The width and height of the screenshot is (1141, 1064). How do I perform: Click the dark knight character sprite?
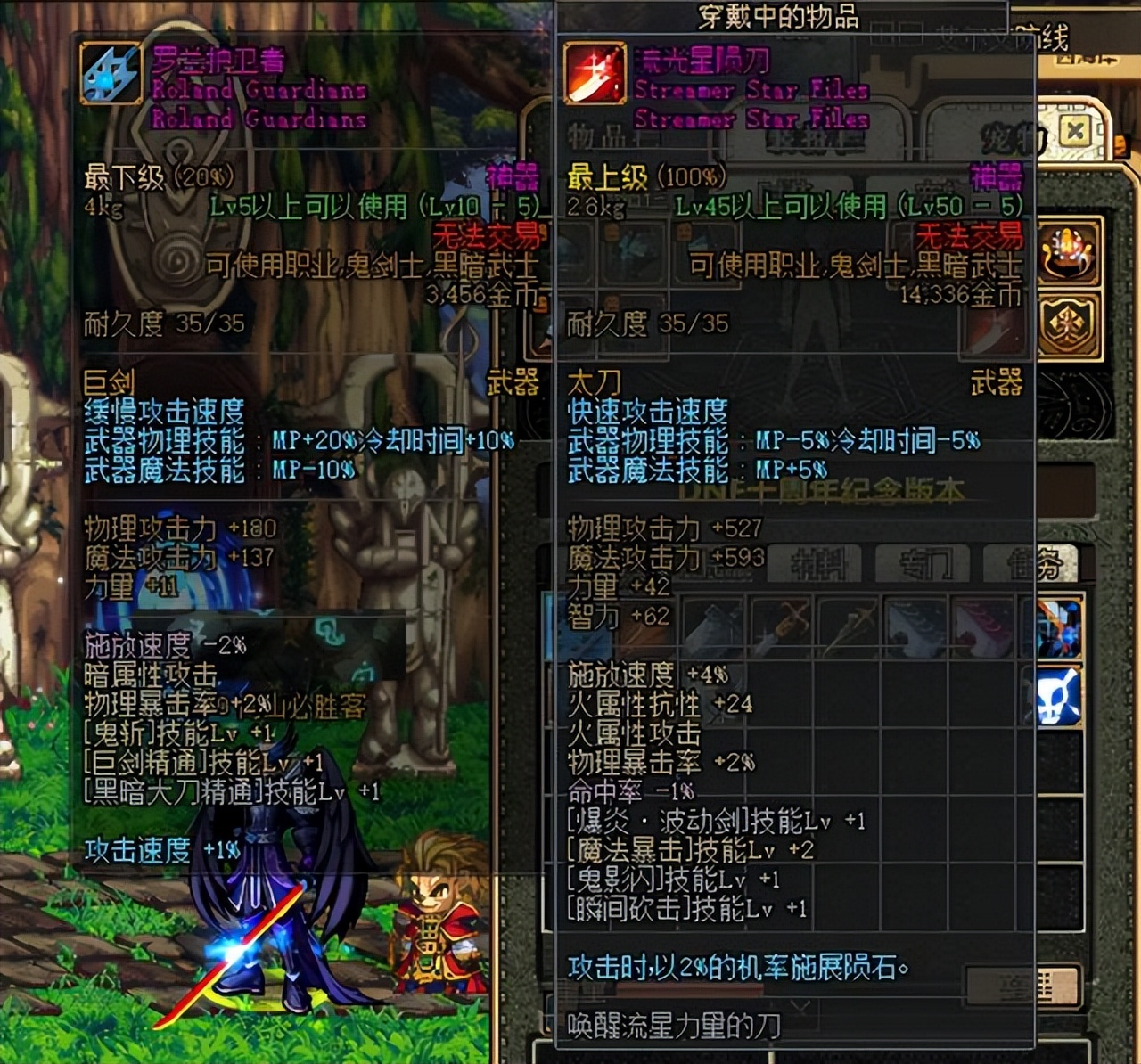[267, 918]
